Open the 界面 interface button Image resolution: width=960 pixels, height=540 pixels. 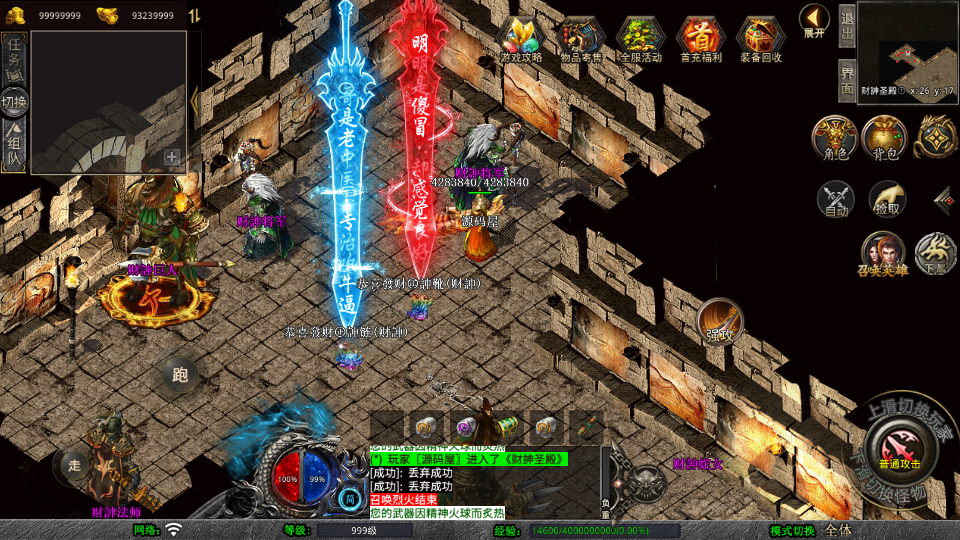pyautogui.click(x=847, y=80)
